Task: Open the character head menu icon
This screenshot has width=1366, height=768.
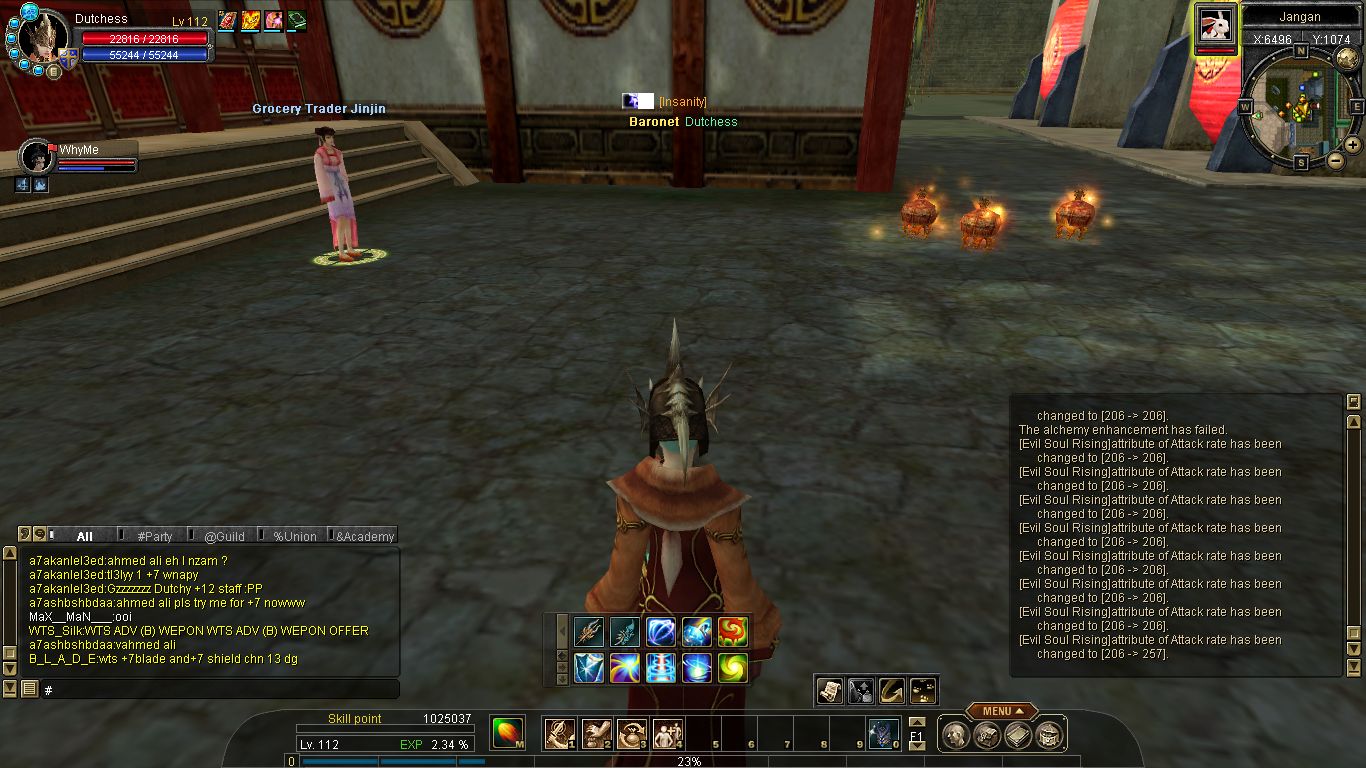Action: click(x=955, y=736)
